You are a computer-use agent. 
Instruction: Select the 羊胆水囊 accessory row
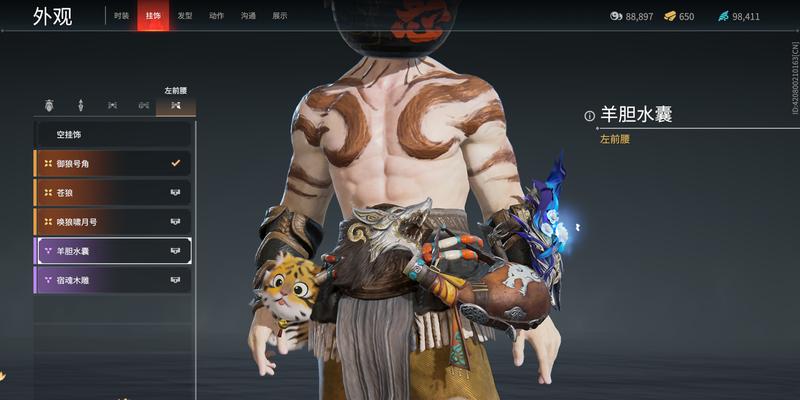click(112, 251)
